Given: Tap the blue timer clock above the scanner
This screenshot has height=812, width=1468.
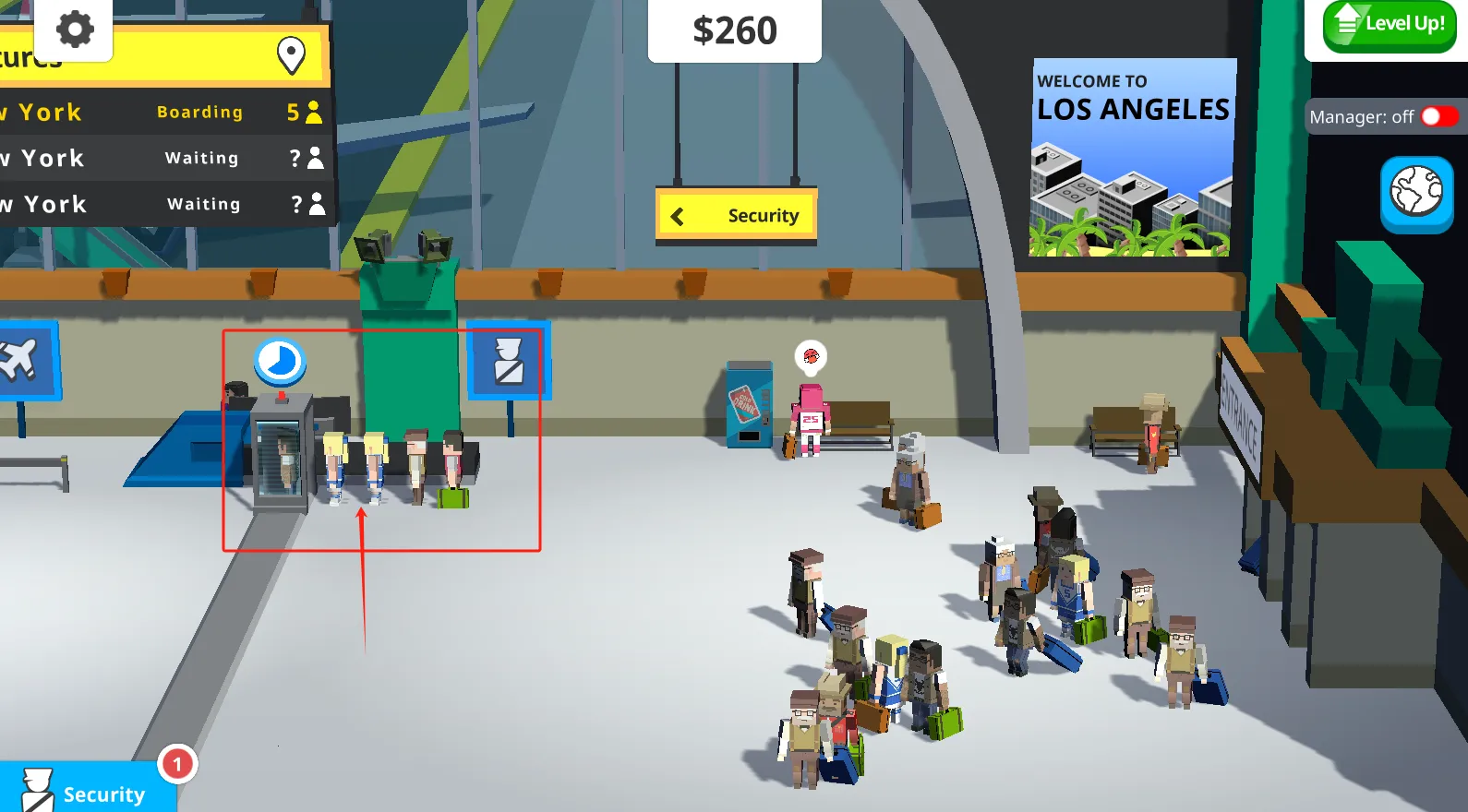Looking at the screenshot, I should pyautogui.click(x=281, y=363).
